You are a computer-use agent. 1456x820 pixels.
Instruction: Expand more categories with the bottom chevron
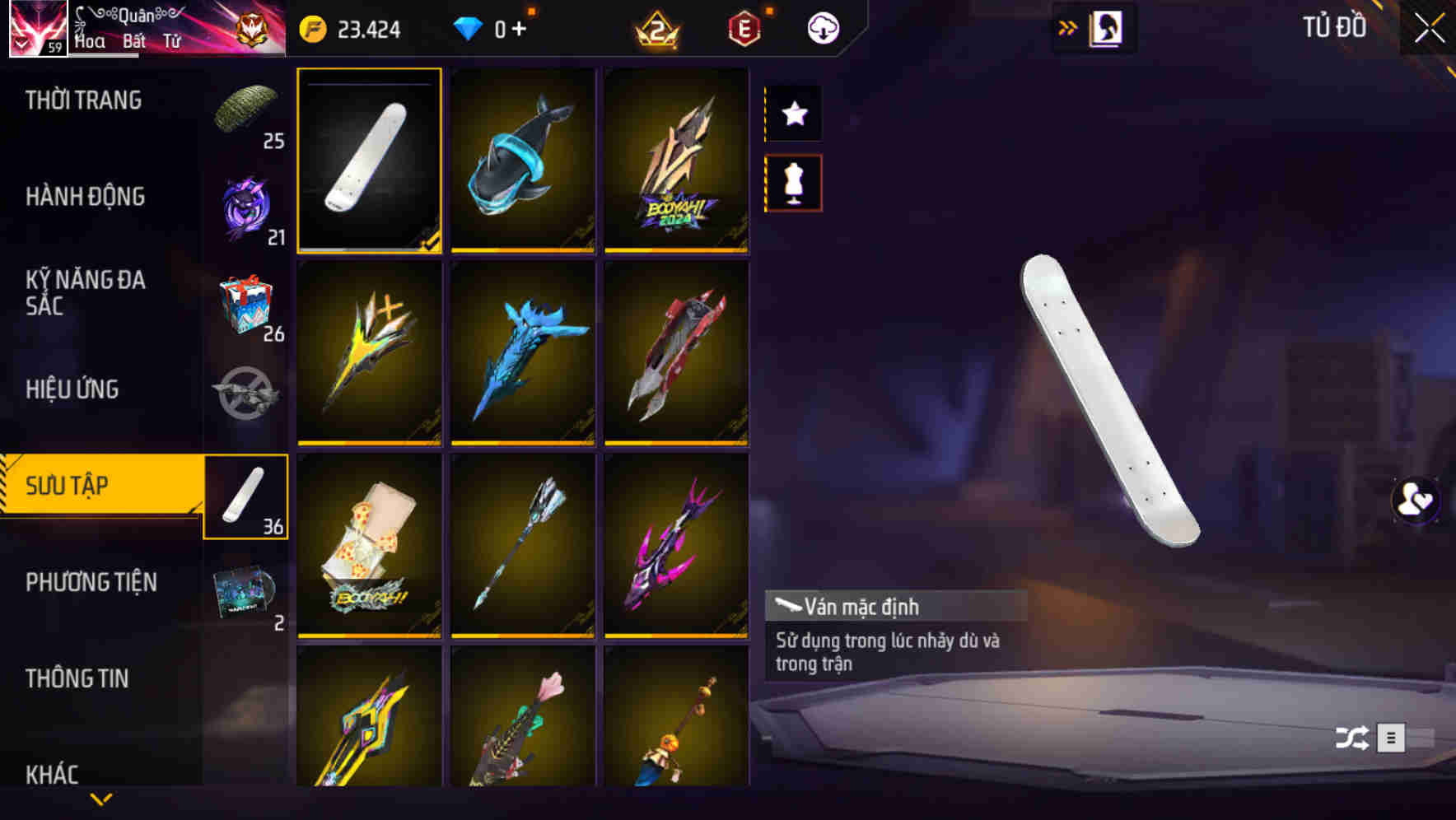coord(101,799)
